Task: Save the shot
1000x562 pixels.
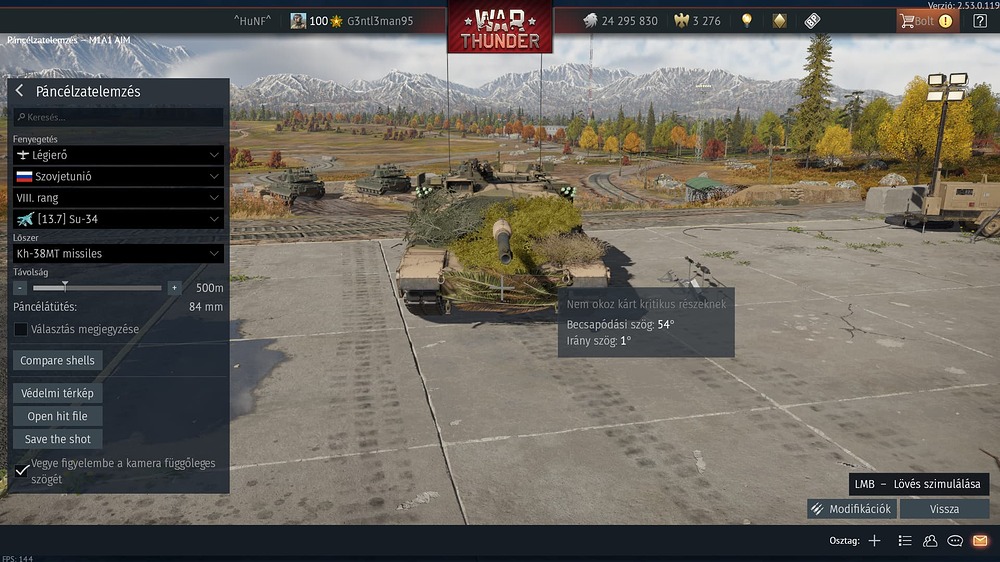Action: coord(58,439)
